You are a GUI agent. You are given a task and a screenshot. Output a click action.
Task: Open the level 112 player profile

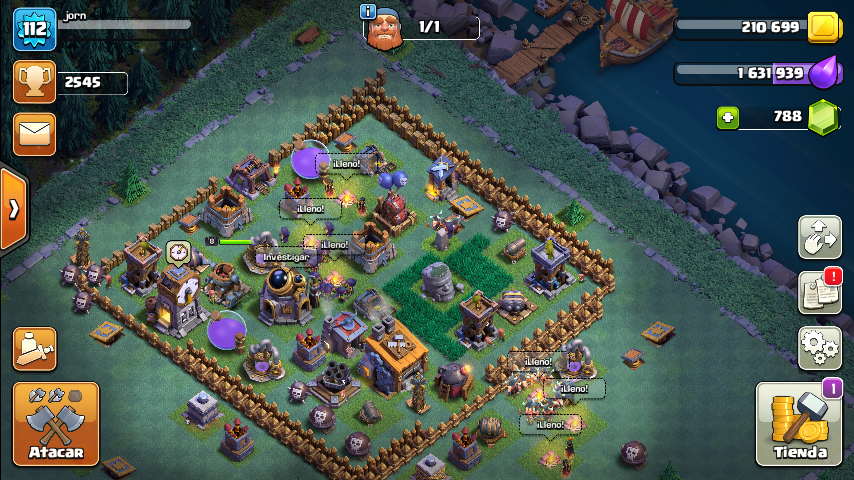tap(34, 29)
